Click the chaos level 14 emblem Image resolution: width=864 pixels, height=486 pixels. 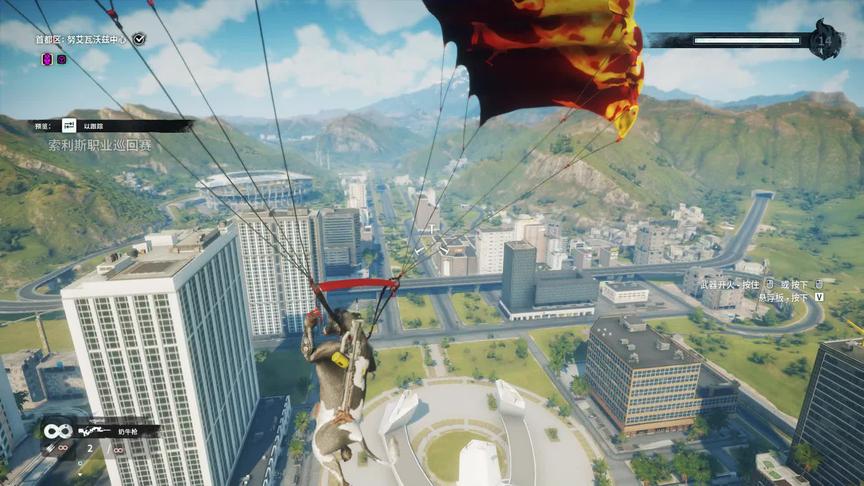(826, 39)
